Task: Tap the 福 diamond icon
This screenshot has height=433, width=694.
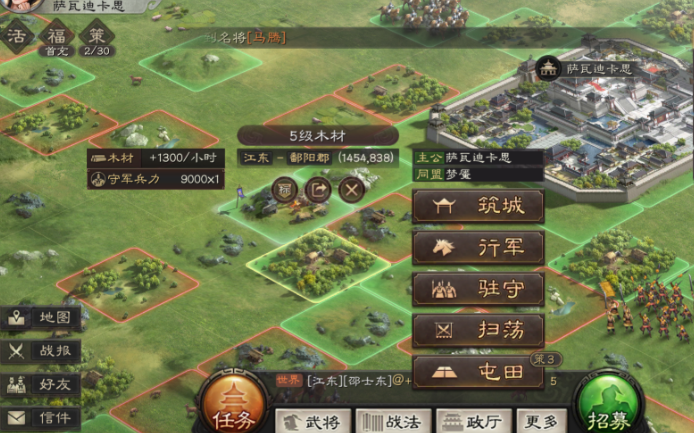Action: tap(55, 35)
